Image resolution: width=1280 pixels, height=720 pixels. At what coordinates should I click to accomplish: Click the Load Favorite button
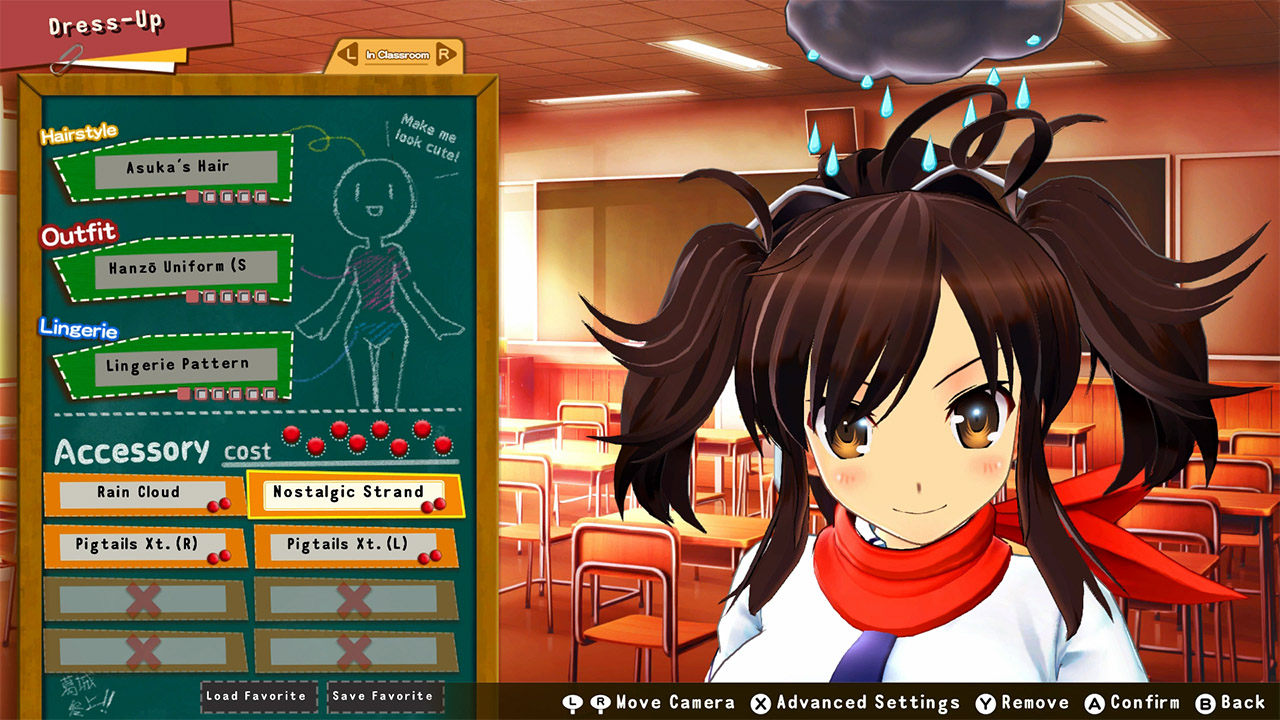pos(258,696)
